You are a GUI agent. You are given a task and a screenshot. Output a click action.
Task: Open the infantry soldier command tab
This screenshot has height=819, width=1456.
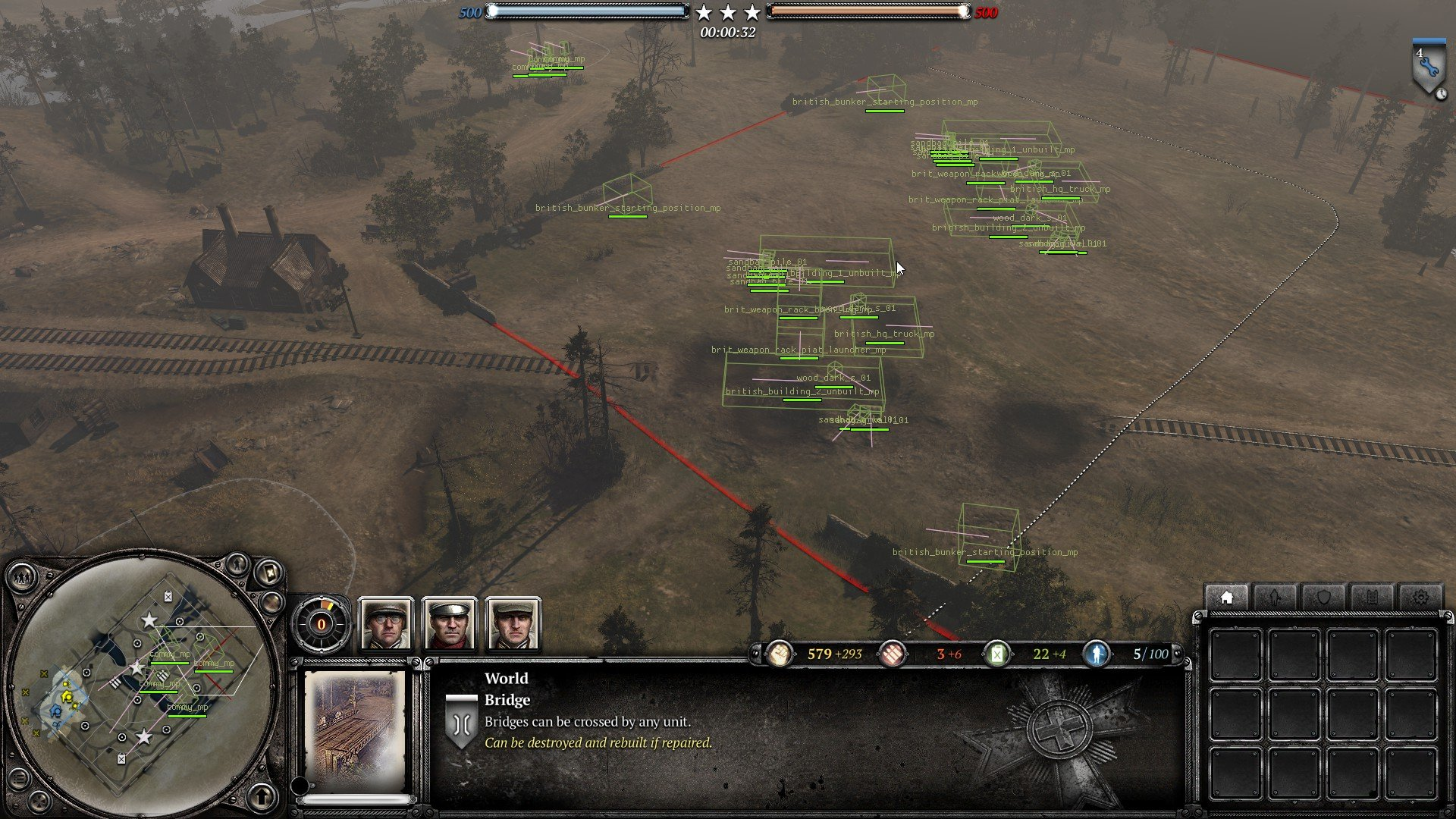(1275, 598)
